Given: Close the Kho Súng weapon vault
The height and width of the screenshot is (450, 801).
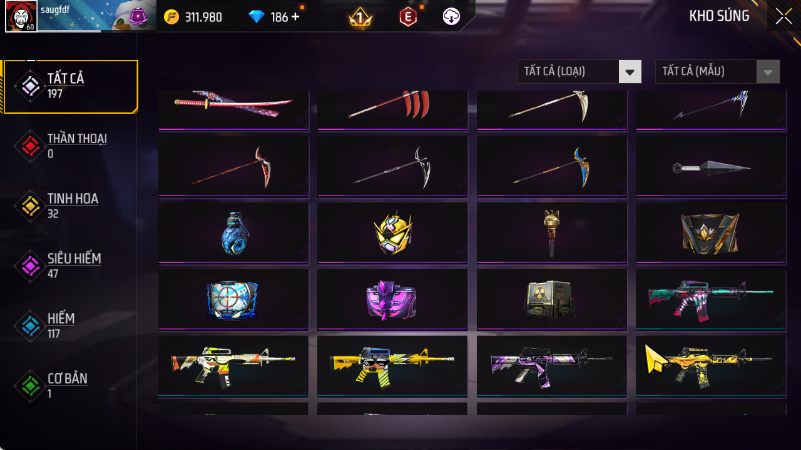Looking at the screenshot, I should click(x=783, y=16).
